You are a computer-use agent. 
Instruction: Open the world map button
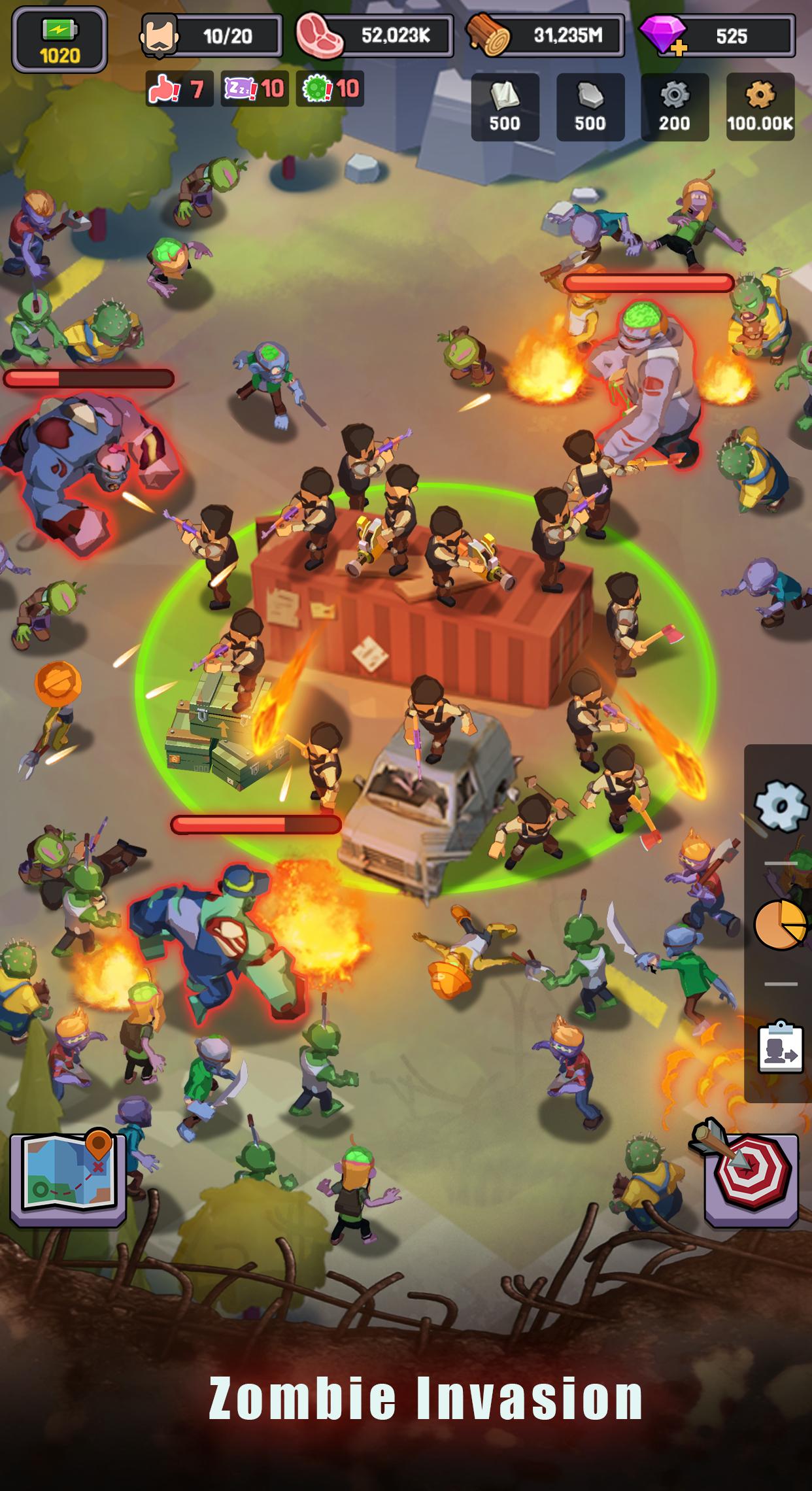coord(67,1178)
